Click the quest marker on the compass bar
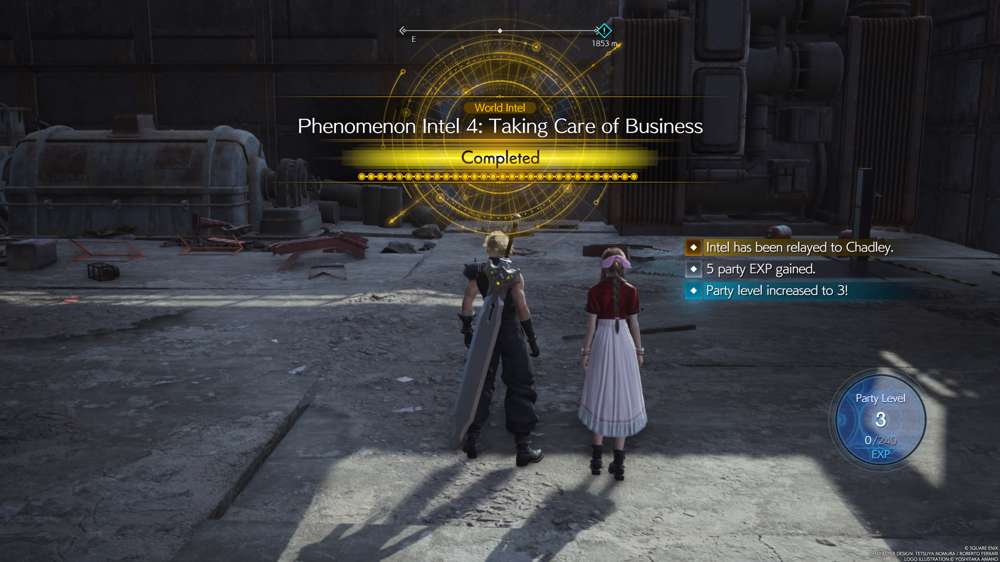 [x=603, y=31]
